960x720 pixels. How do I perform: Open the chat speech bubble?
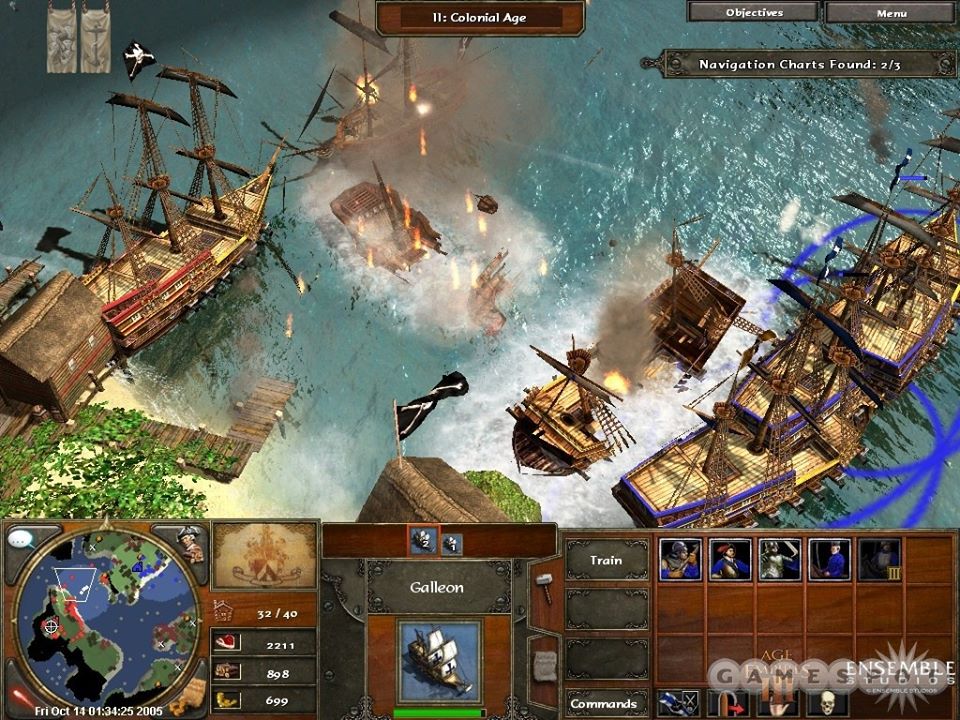tap(21, 539)
